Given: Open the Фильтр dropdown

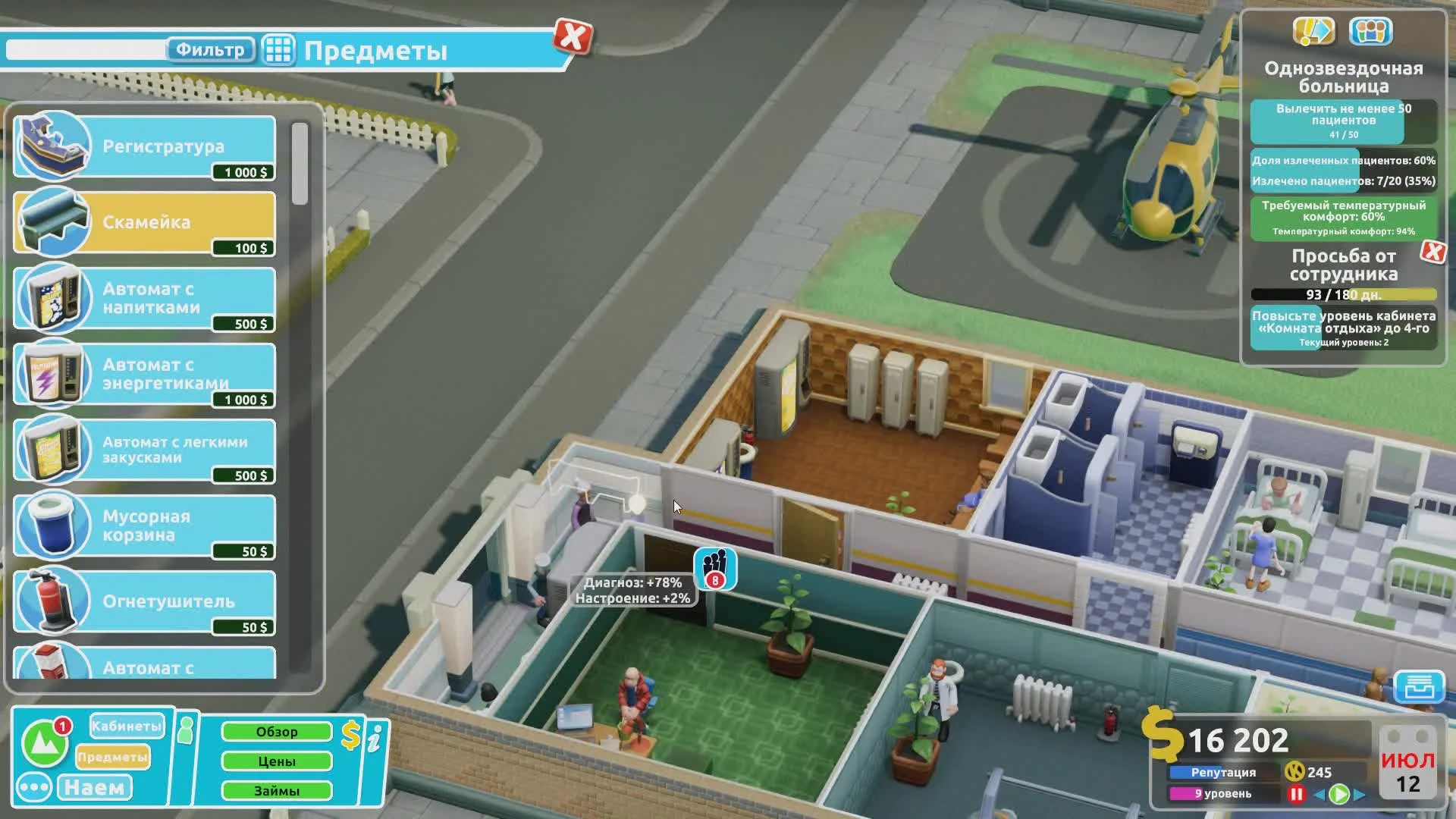Looking at the screenshot, I should (210, 51).
